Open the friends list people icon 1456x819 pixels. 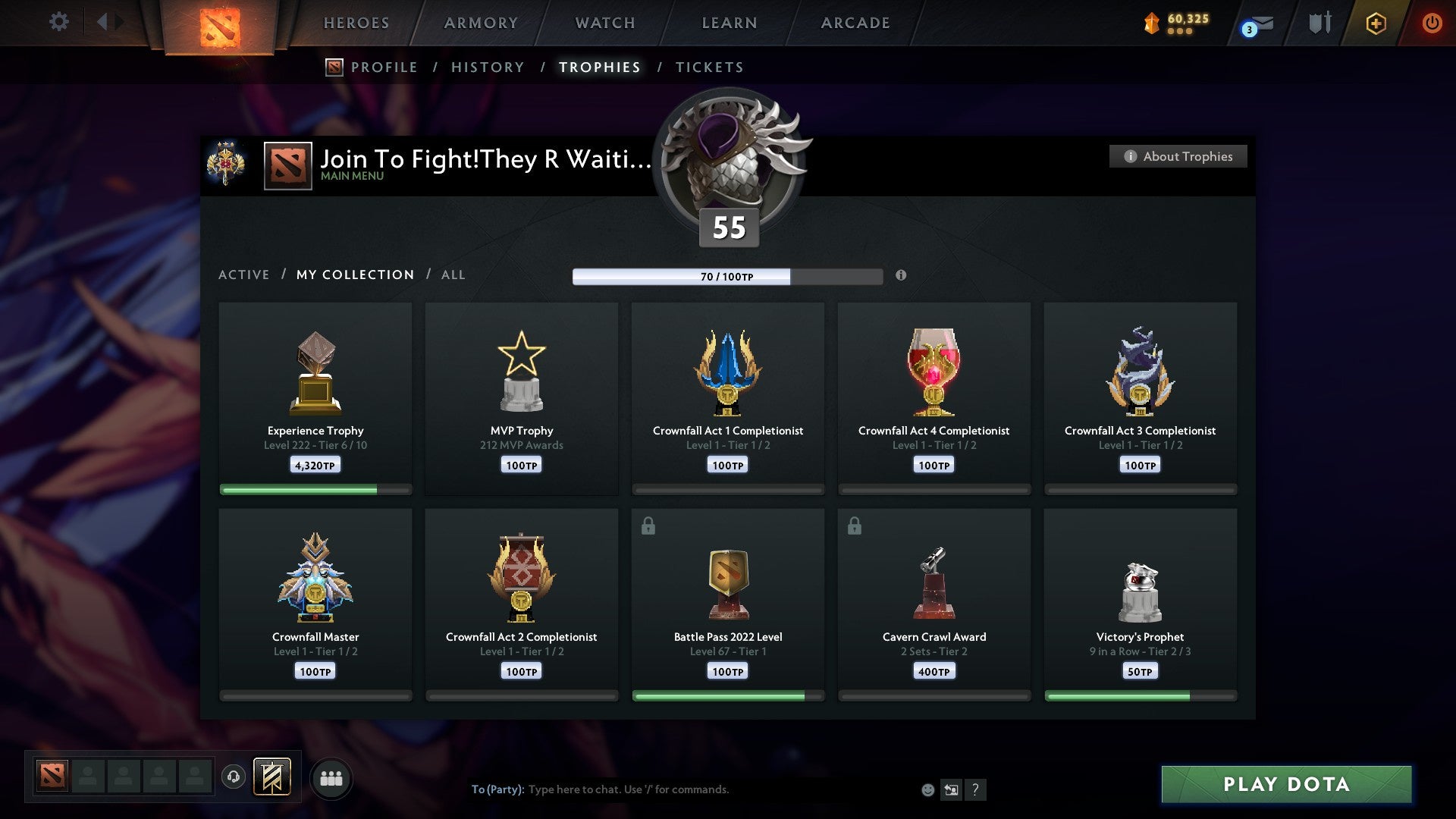coord(331,777)
